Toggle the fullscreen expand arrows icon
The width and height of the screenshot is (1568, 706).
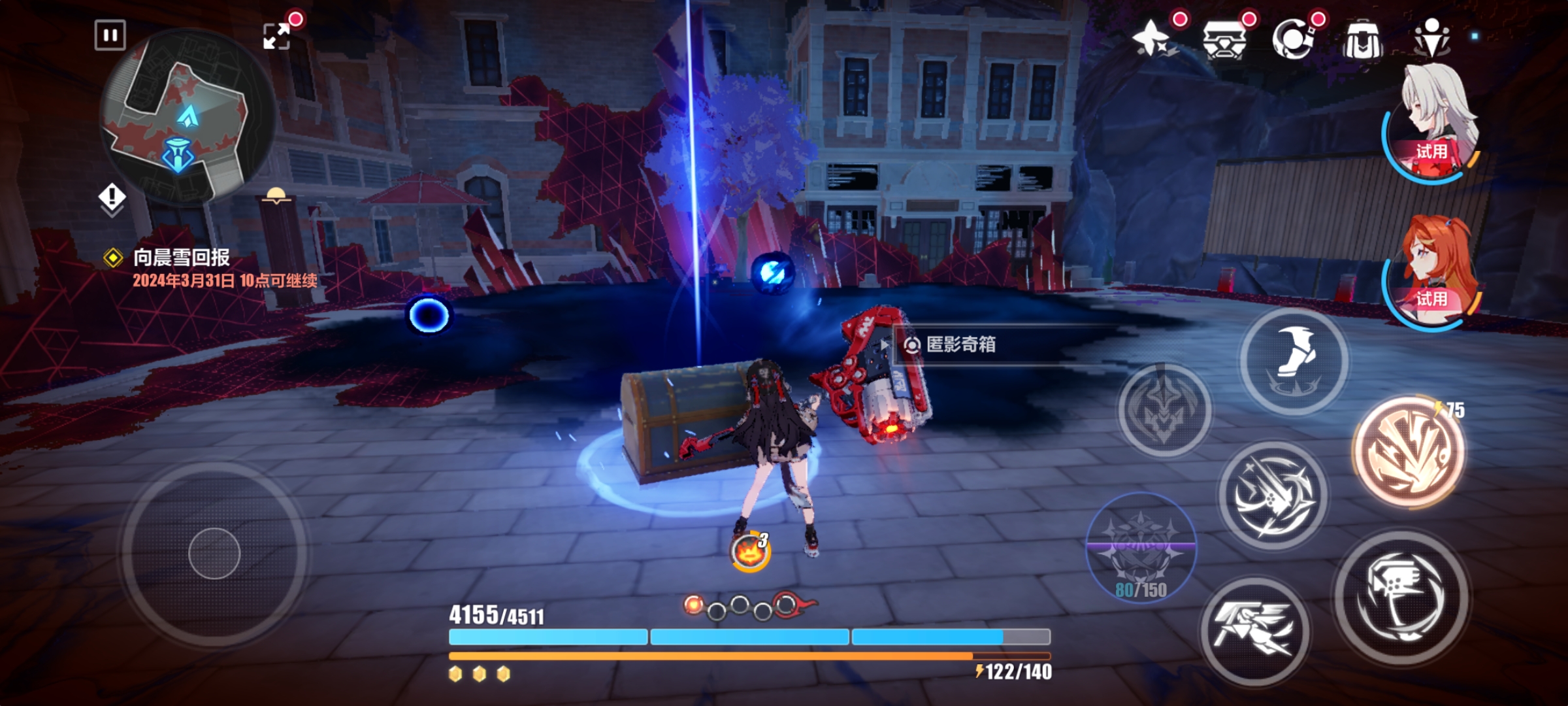pyautogui.click(x=276, y=36)
